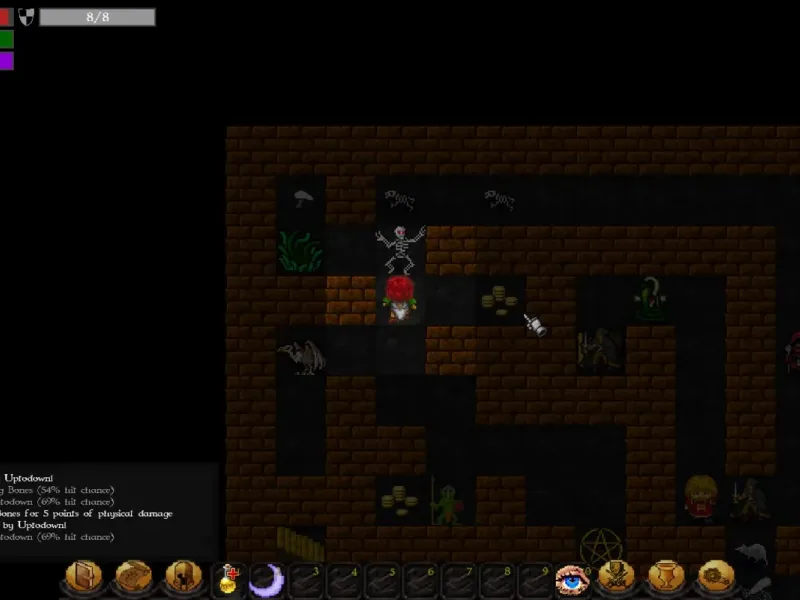Viewport: 800px width, 600px height.
Task: Open the helmet character button
Action: 181,577
